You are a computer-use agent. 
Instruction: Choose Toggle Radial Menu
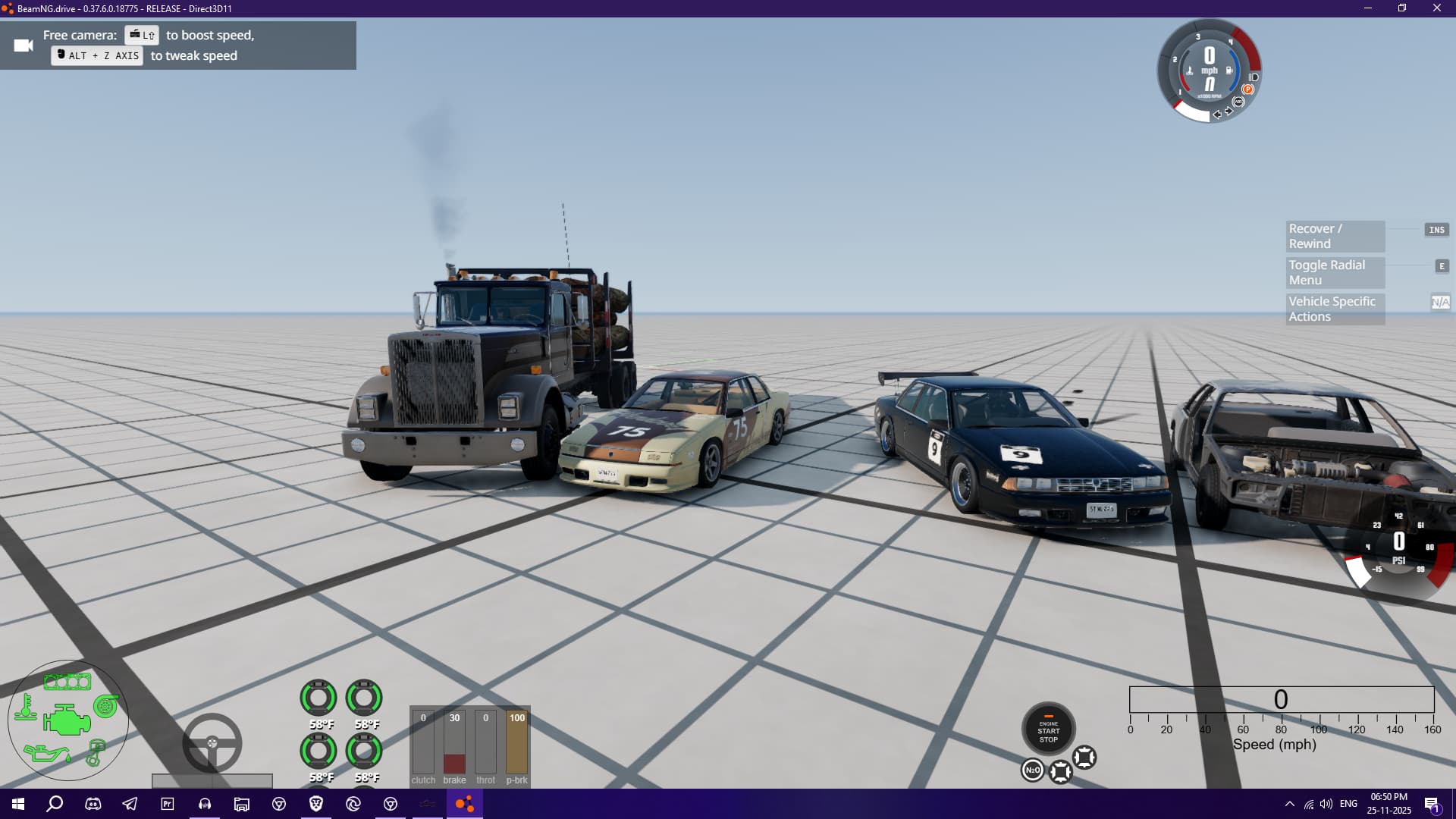click(x=1335, y=273)
